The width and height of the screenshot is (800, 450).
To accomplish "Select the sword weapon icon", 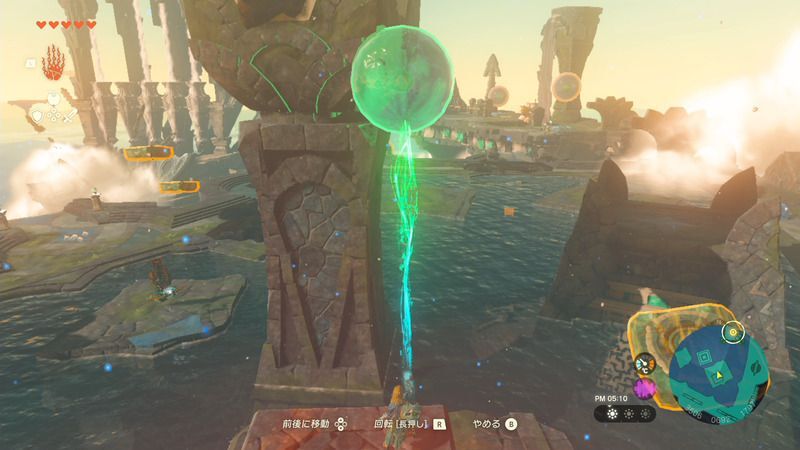I will point(71,116).
